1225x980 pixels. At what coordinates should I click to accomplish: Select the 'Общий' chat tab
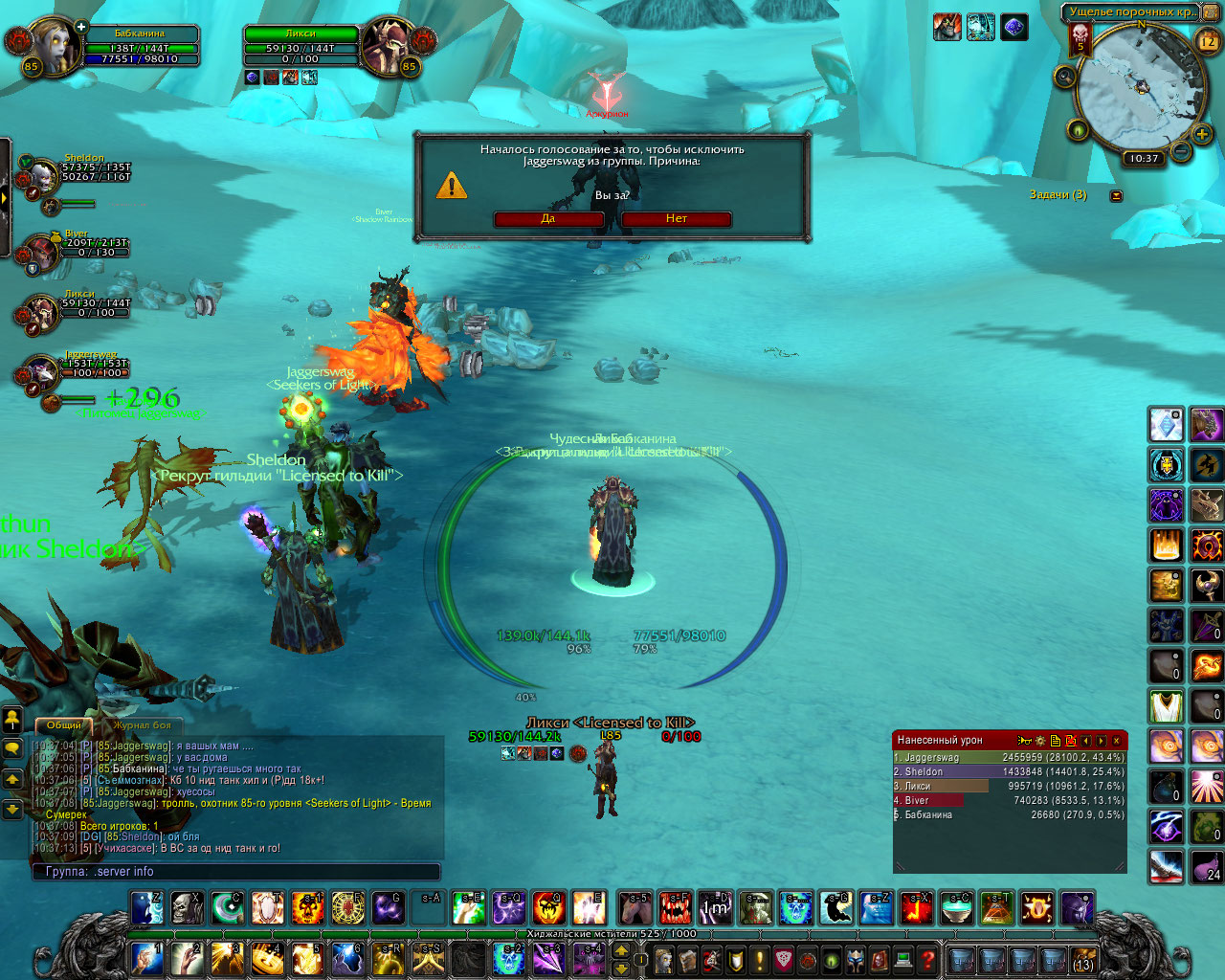click(x=64, y=725)
